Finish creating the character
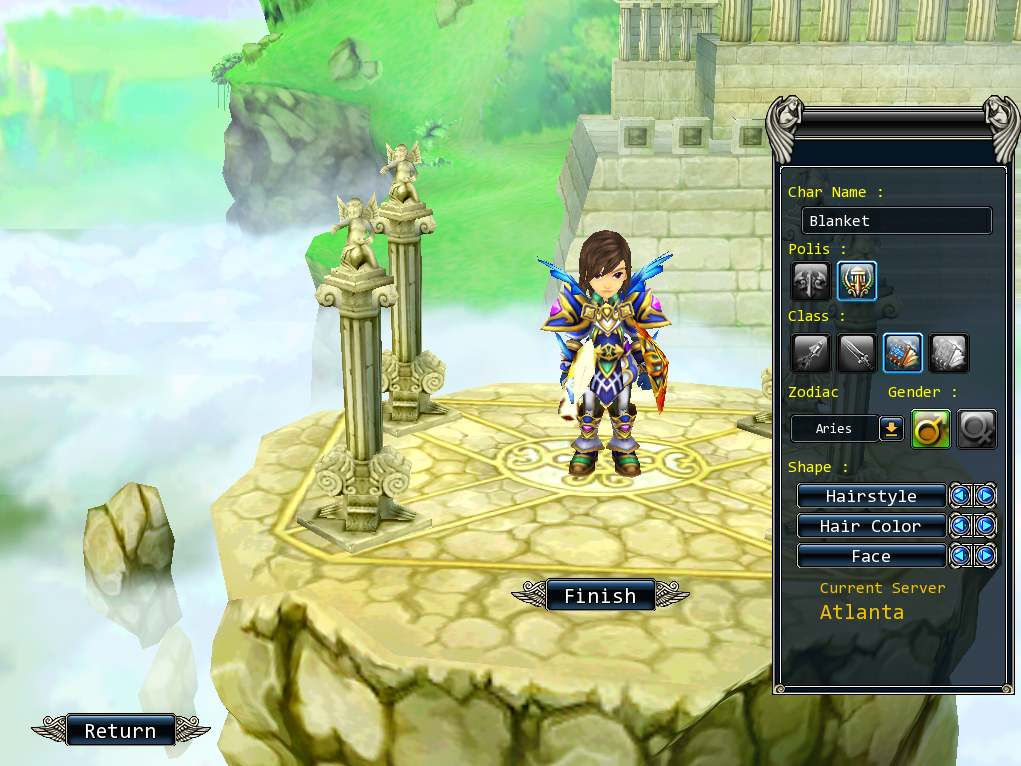Screen dimensions: 1021x766 pyautogui.click(x=599, y=596)
